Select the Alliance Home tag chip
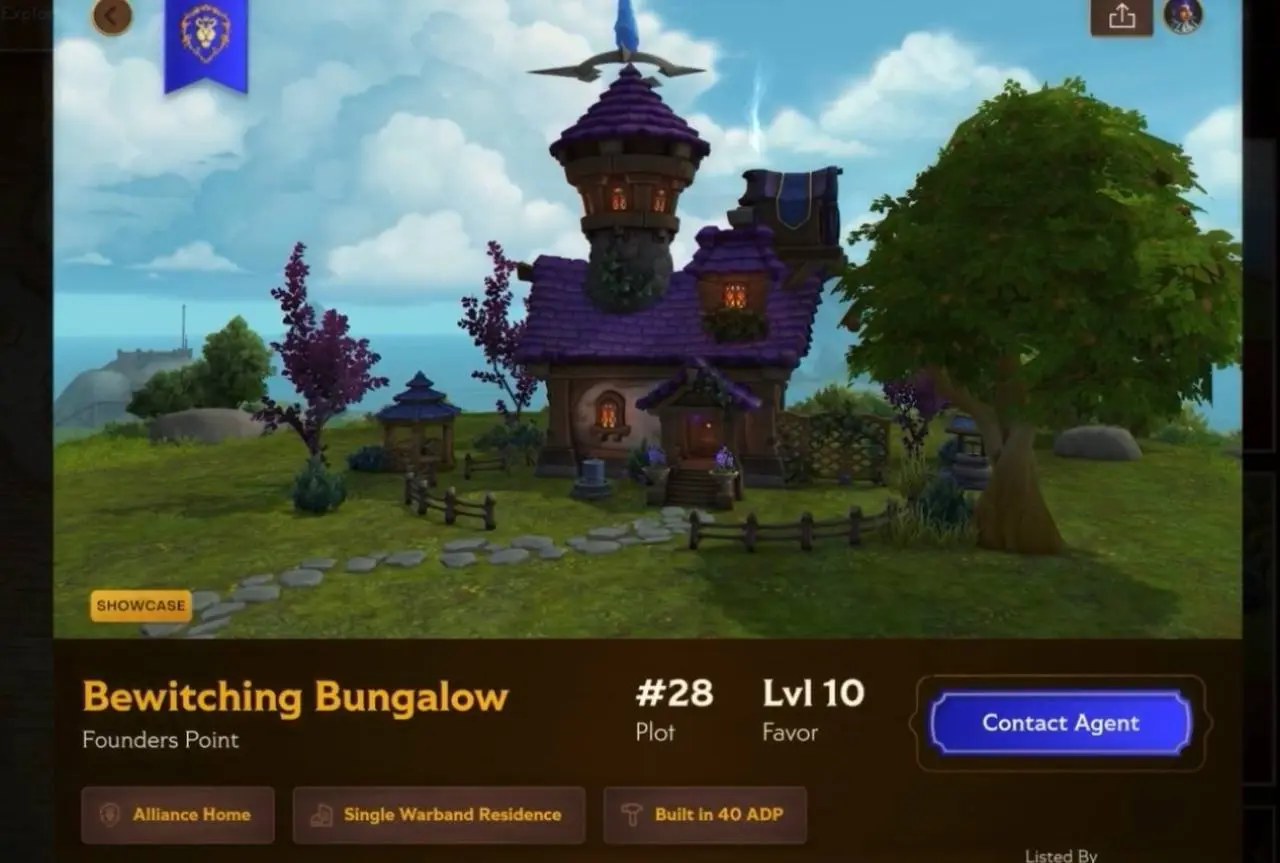1280x863 pixels. tap(177, 815)
